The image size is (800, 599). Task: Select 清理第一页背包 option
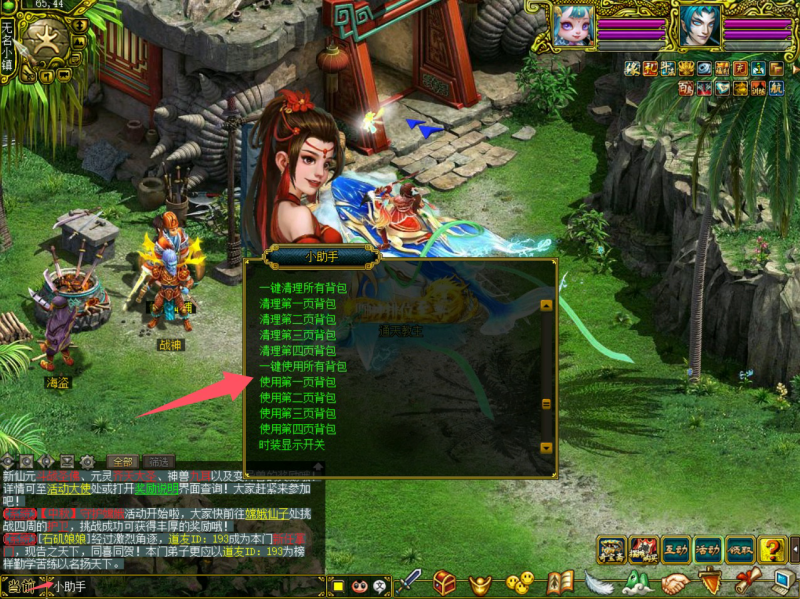coord(297,303)
